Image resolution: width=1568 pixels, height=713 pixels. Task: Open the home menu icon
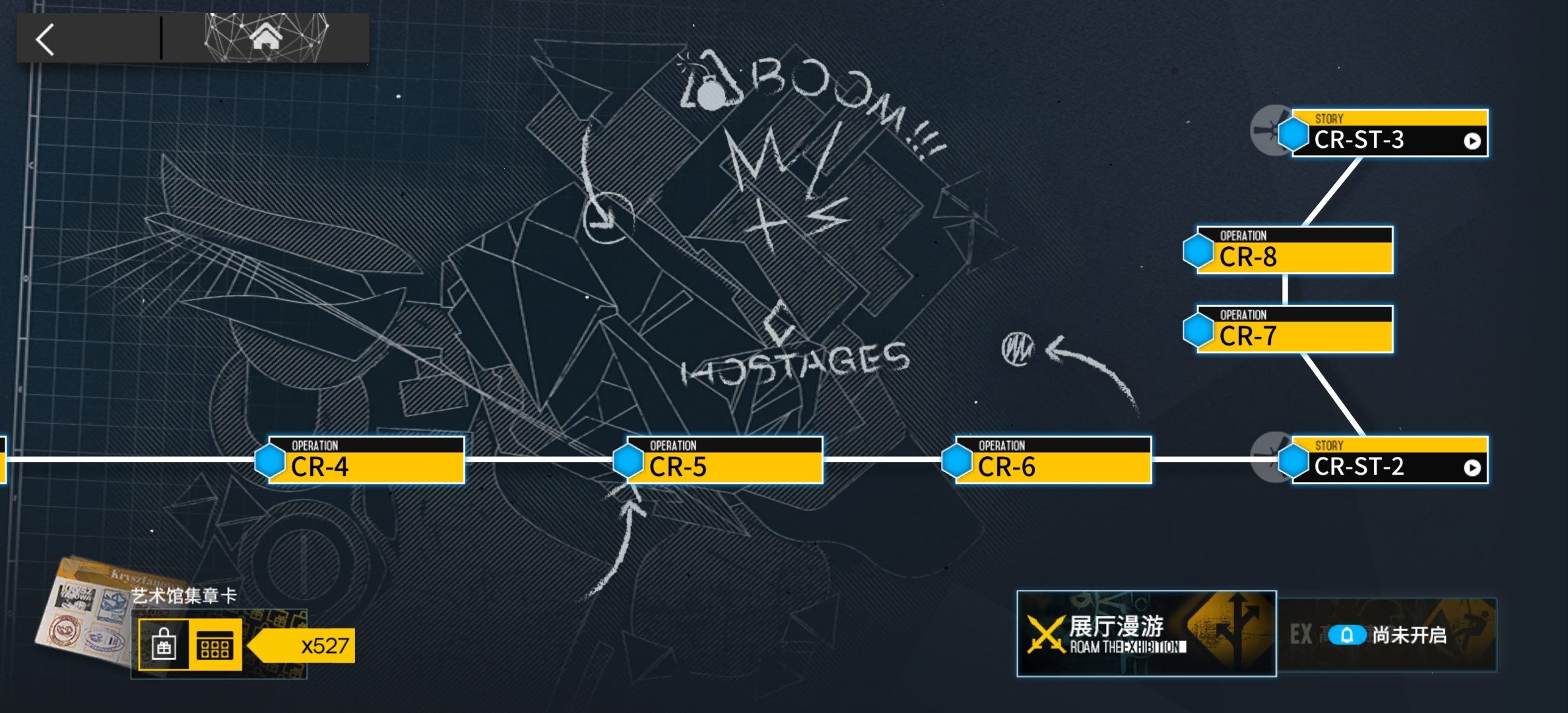266,37
